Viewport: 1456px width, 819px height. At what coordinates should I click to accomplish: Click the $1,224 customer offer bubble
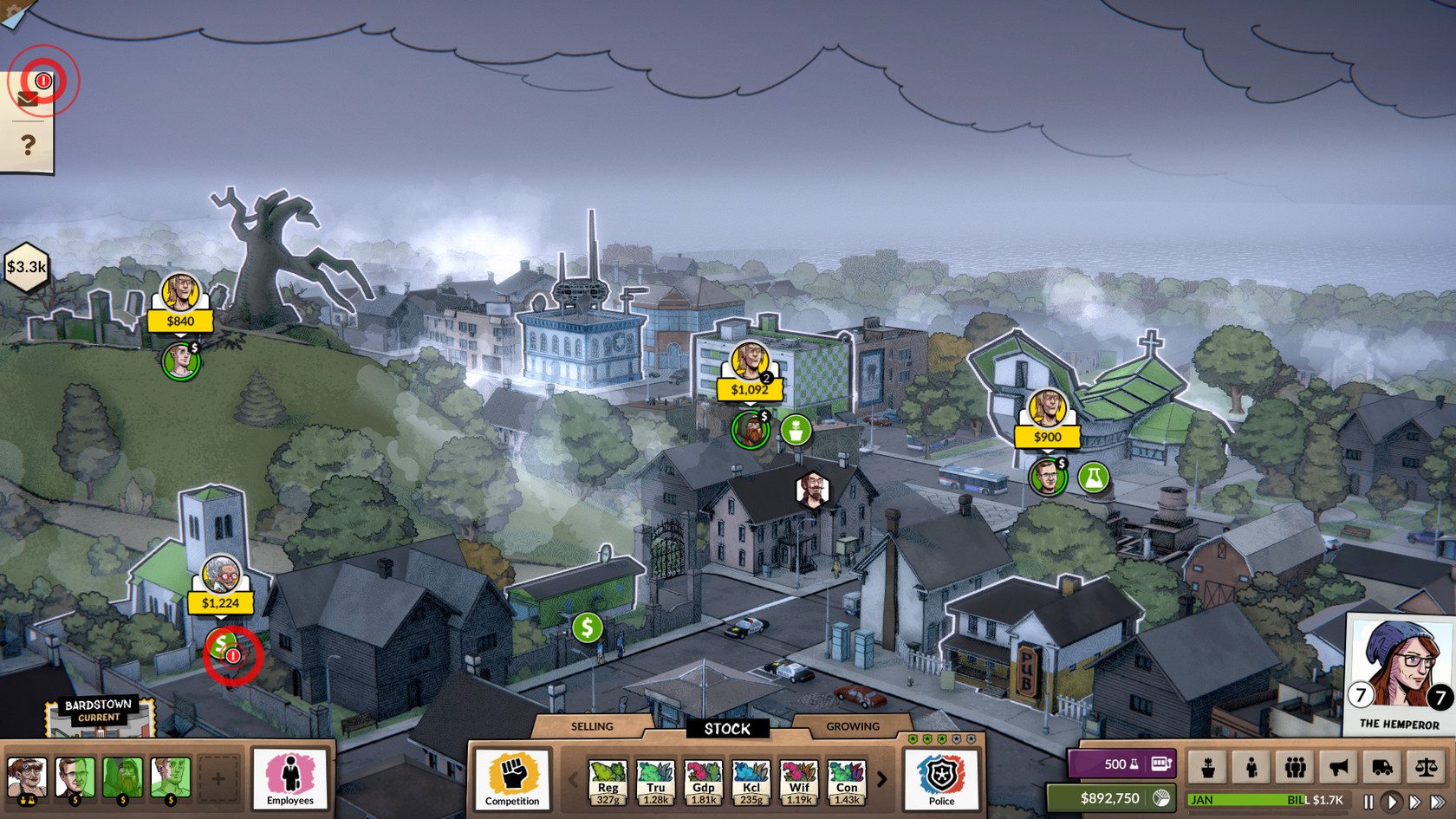(220, 602)
